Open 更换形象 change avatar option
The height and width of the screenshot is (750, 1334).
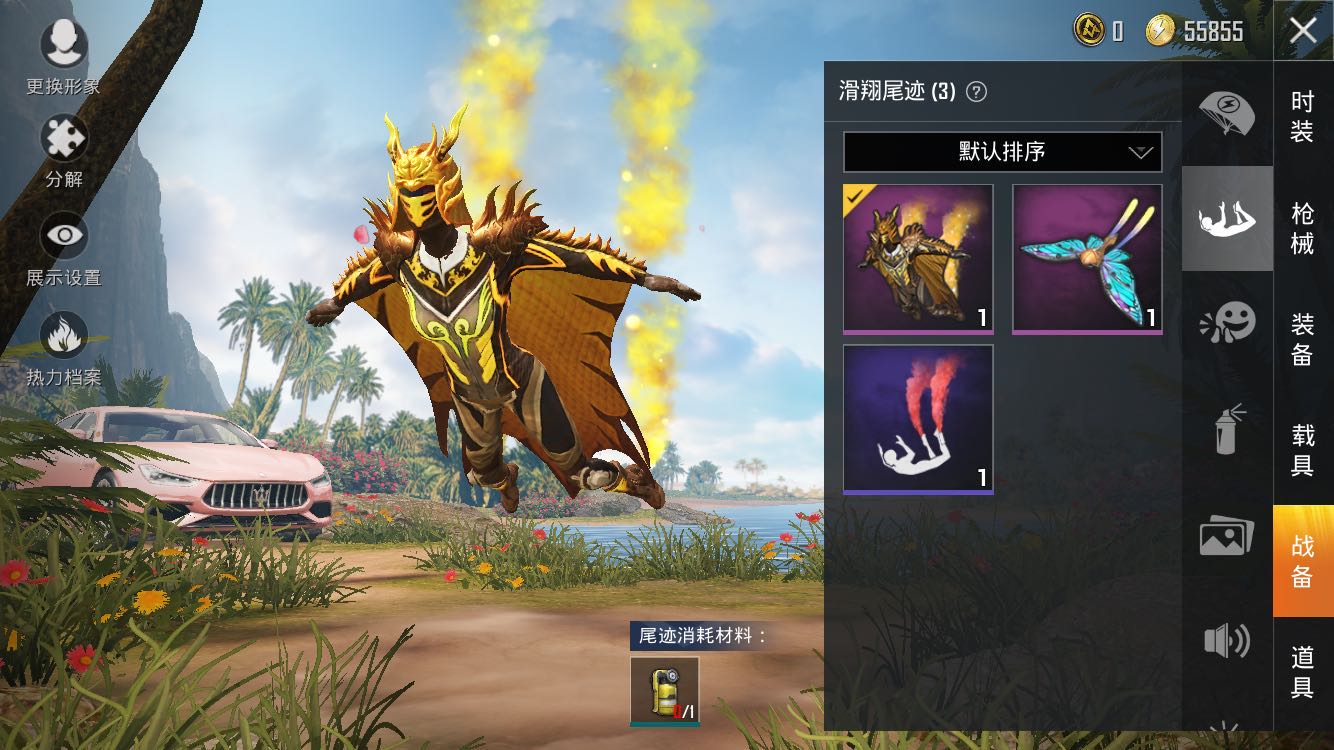(x=64, y=43)
